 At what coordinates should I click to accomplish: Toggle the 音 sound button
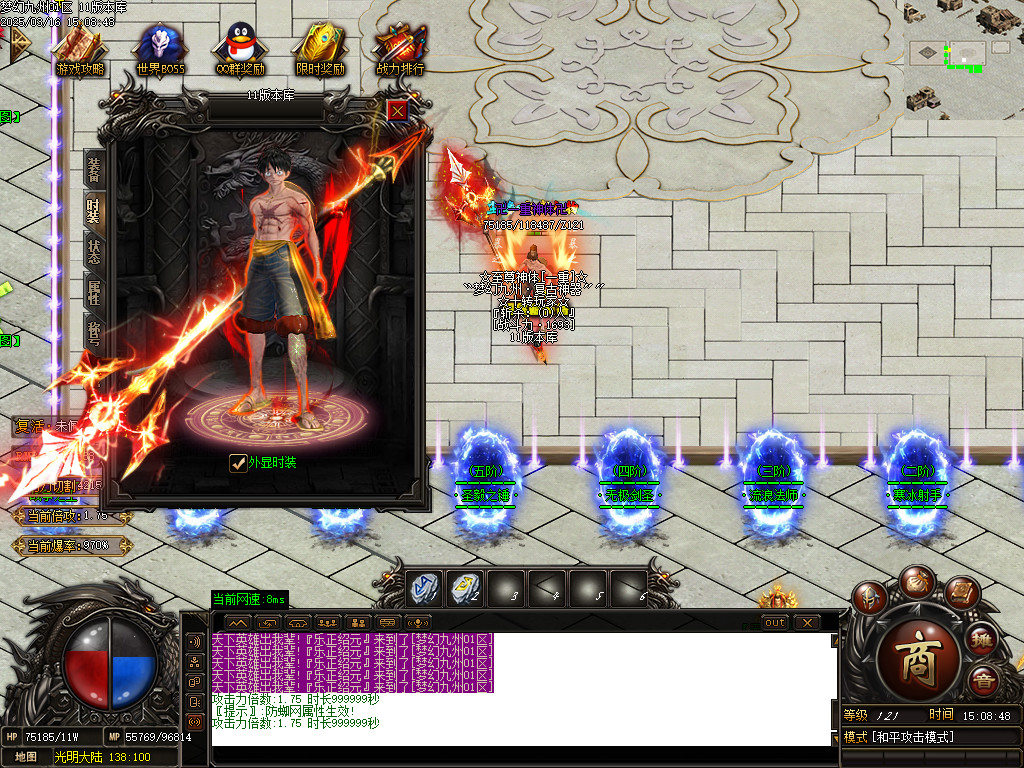tap(984, 681)
